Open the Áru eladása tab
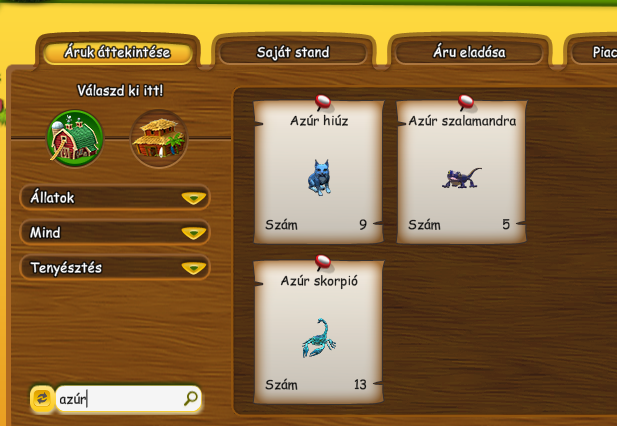This screenshot has height=426, width=617. tap(469, 52)
